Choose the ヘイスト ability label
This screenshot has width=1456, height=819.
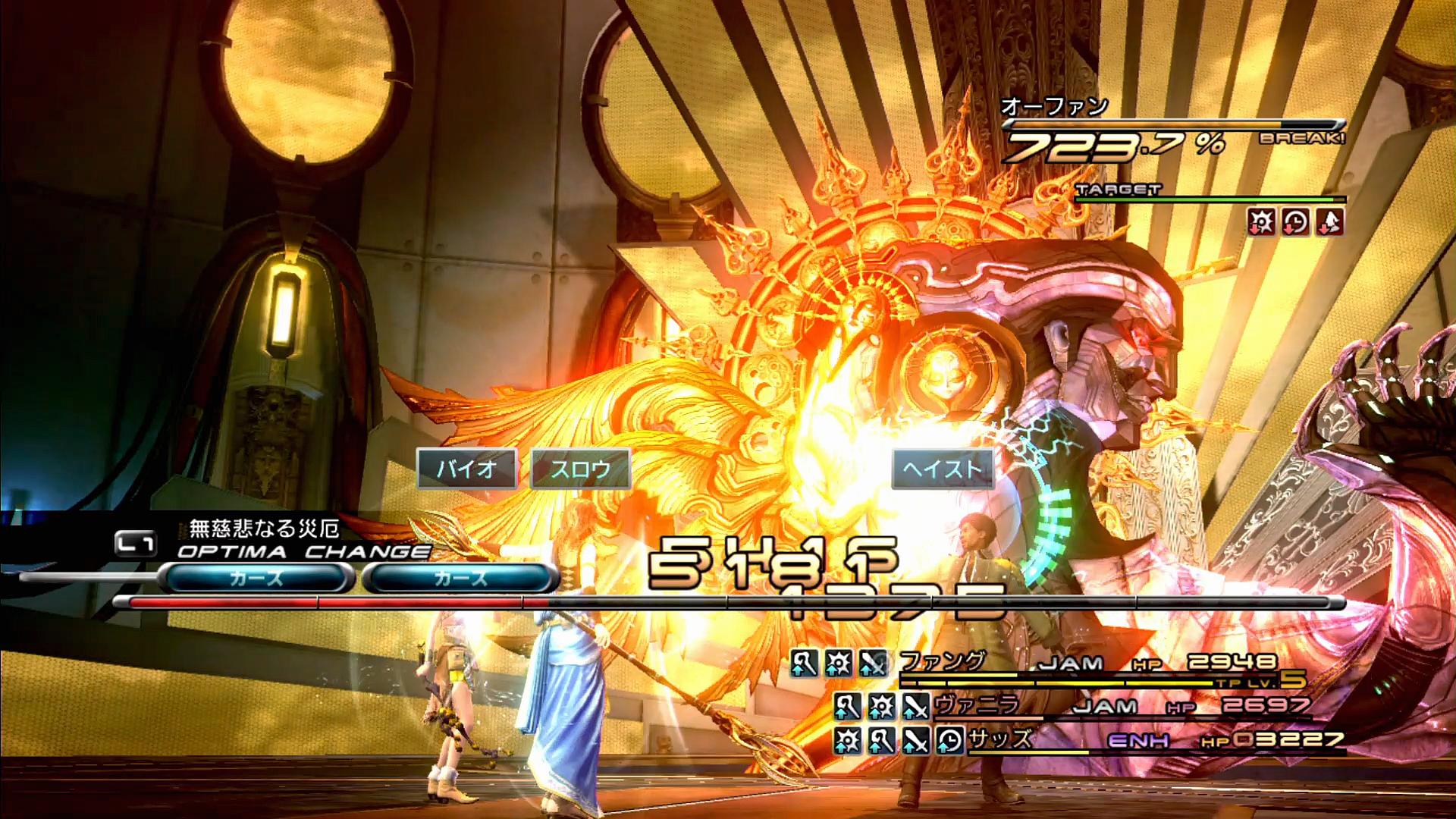click(x=942, y=469)
